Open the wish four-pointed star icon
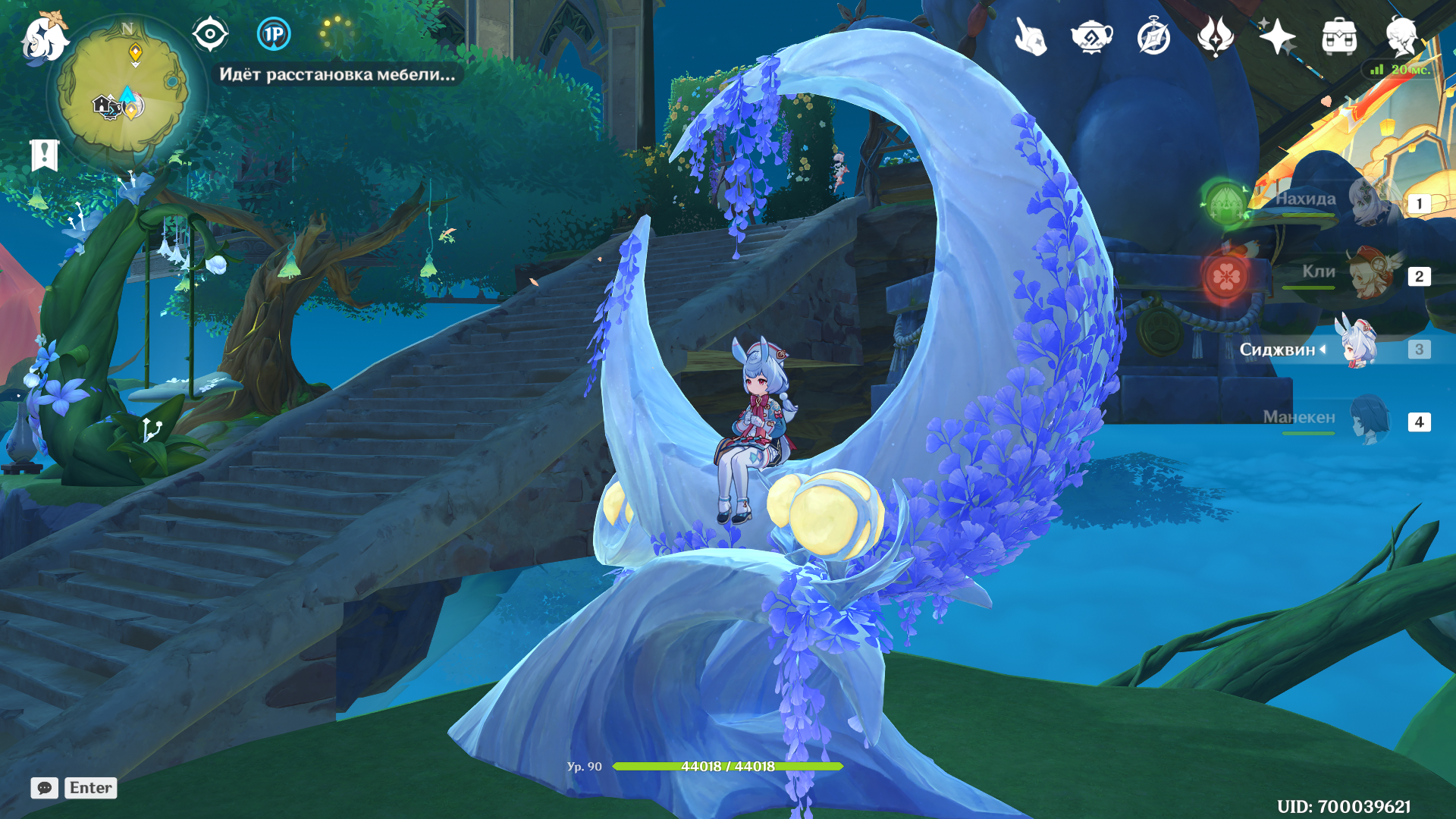Viewport: 1456px width, 819px height. [1277, 36]
